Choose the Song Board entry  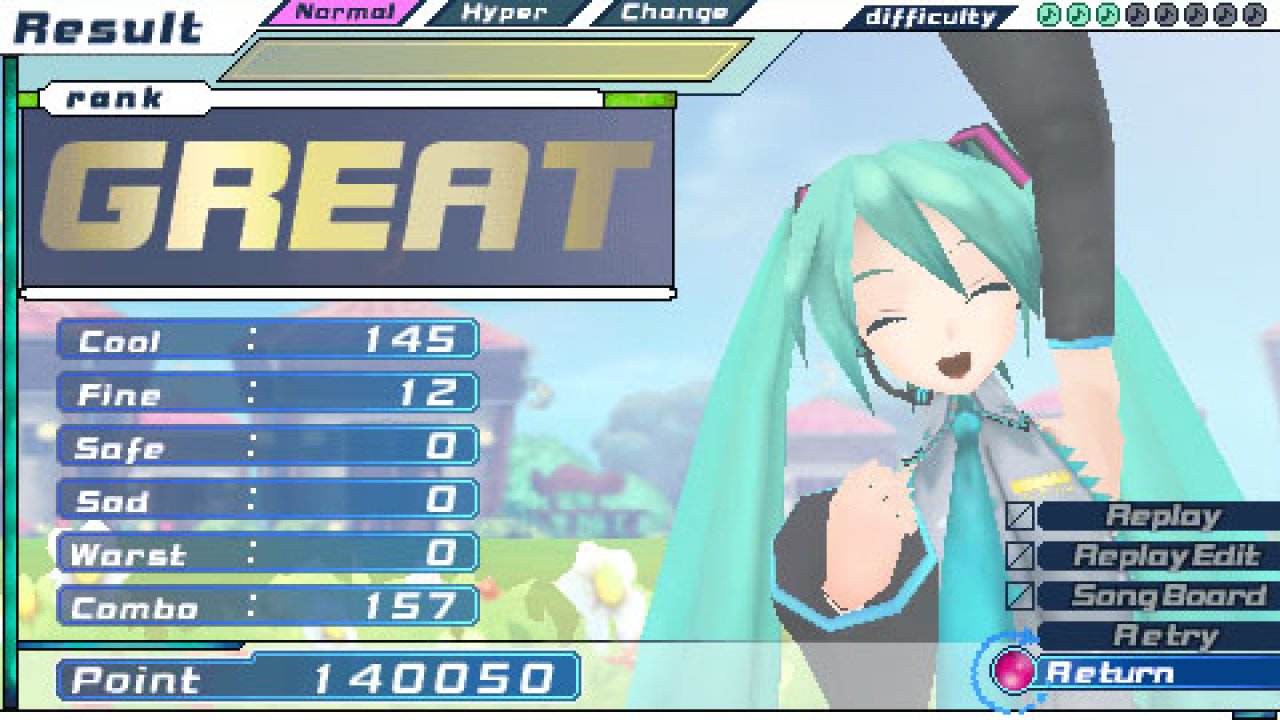[1168, 596]
